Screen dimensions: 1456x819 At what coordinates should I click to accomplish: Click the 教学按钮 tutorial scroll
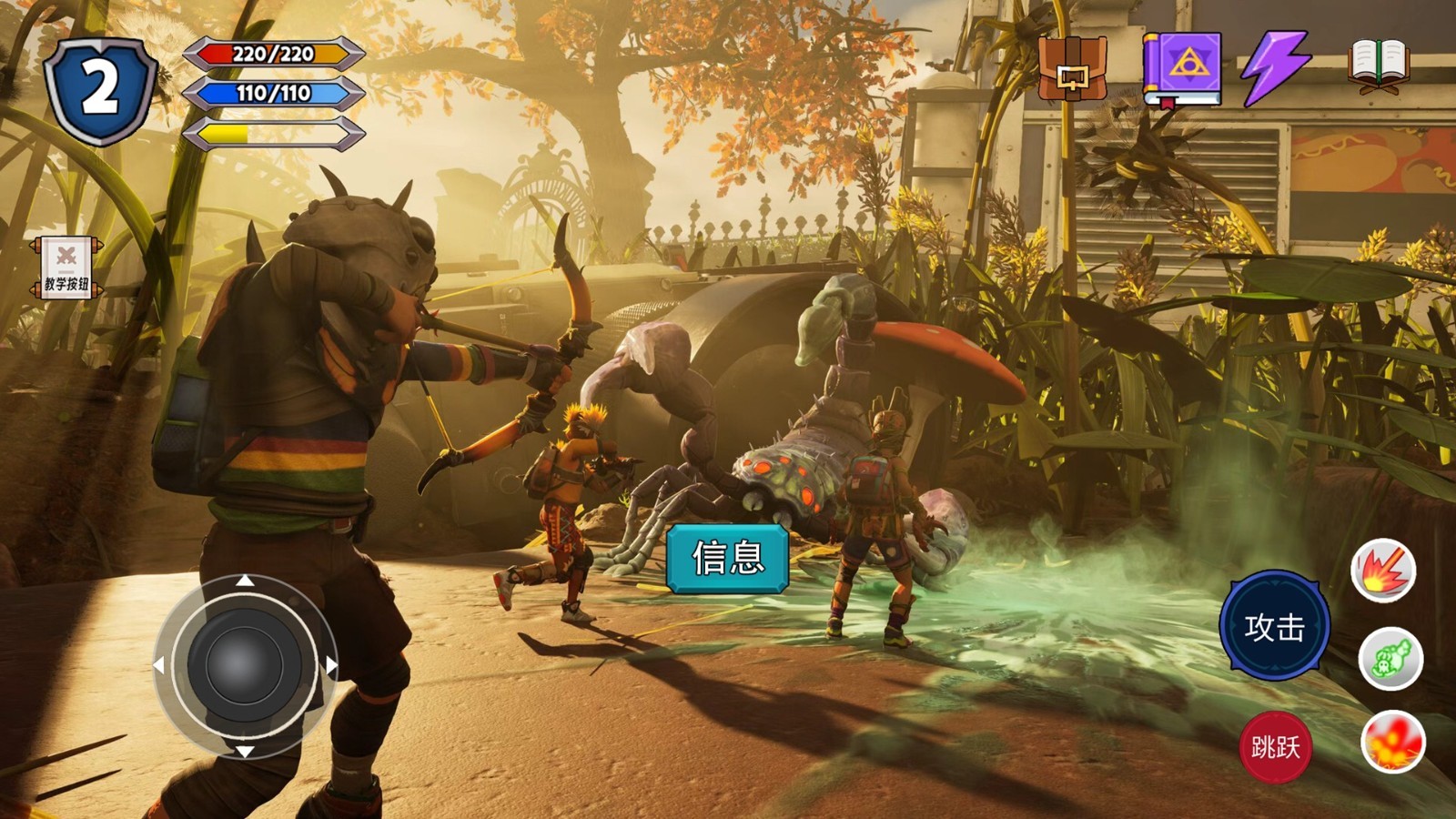pyautogui.click(x=66, y=268)
